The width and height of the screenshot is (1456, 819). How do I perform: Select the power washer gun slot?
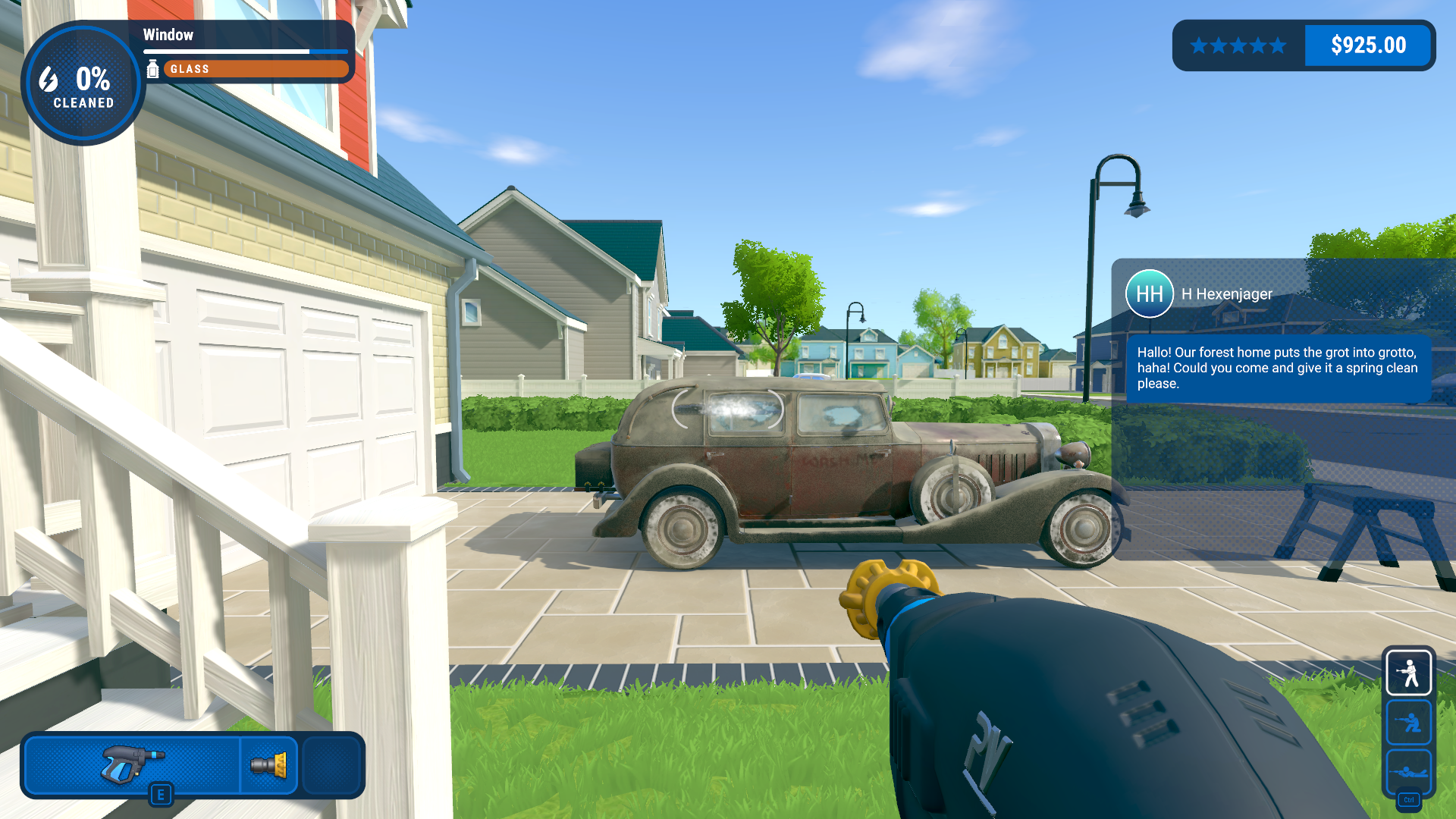[x=133, y=764]
